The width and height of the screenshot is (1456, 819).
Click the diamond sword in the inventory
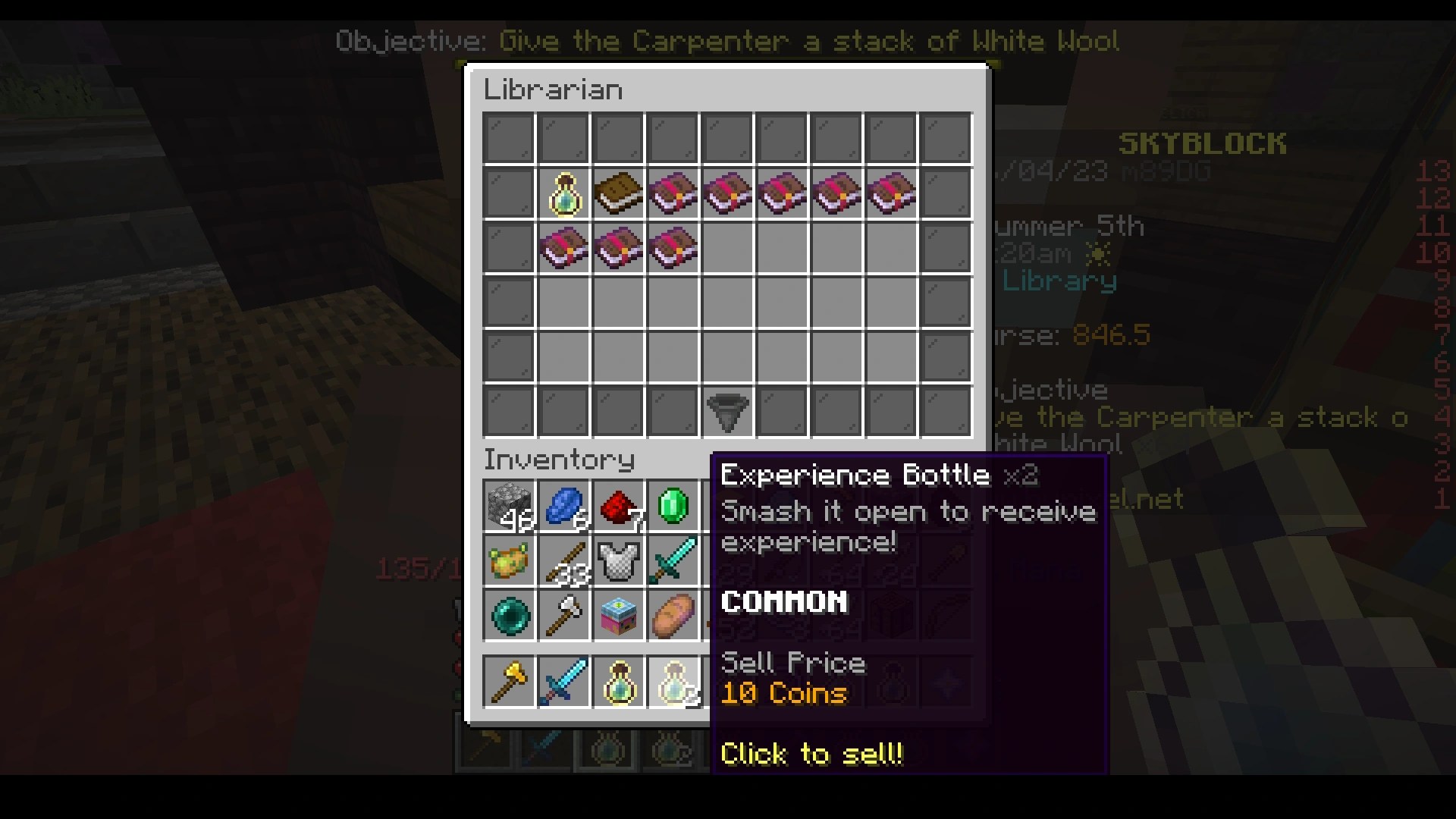pos(673,560)
